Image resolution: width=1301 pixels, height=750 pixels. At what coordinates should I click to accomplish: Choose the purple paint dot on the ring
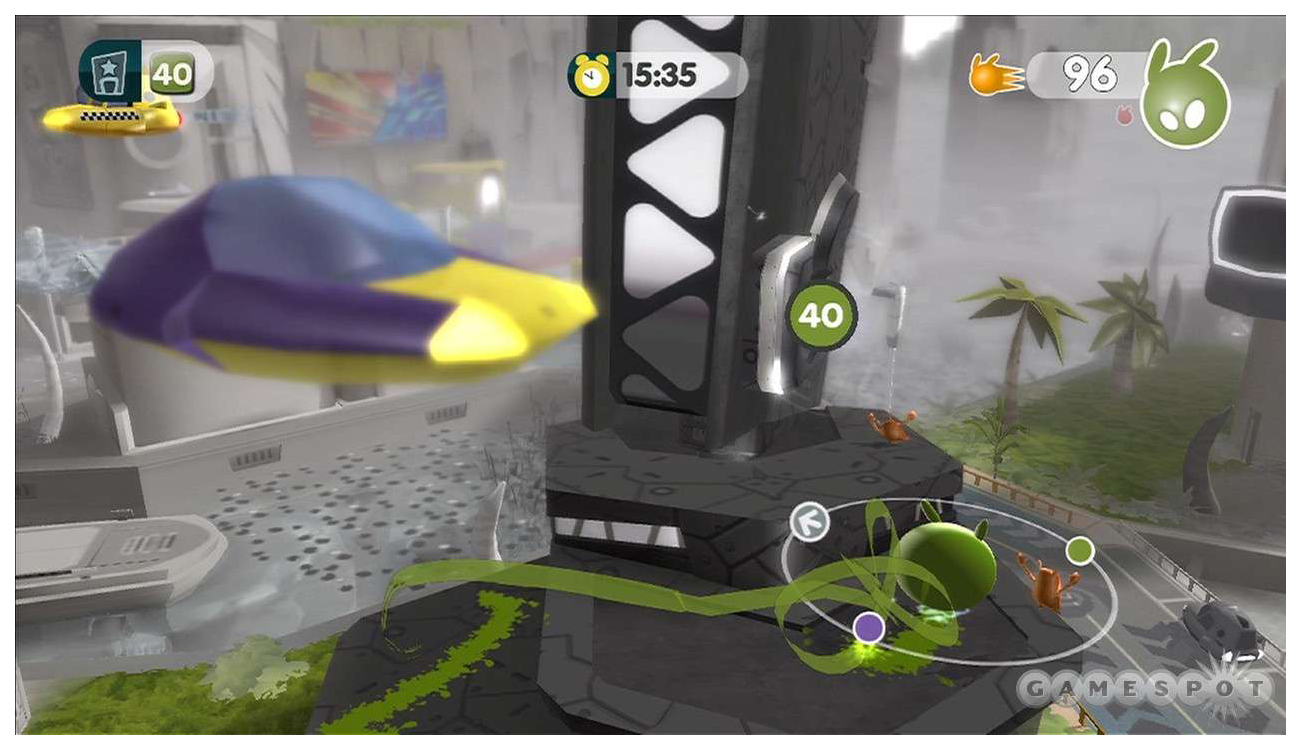869,627
